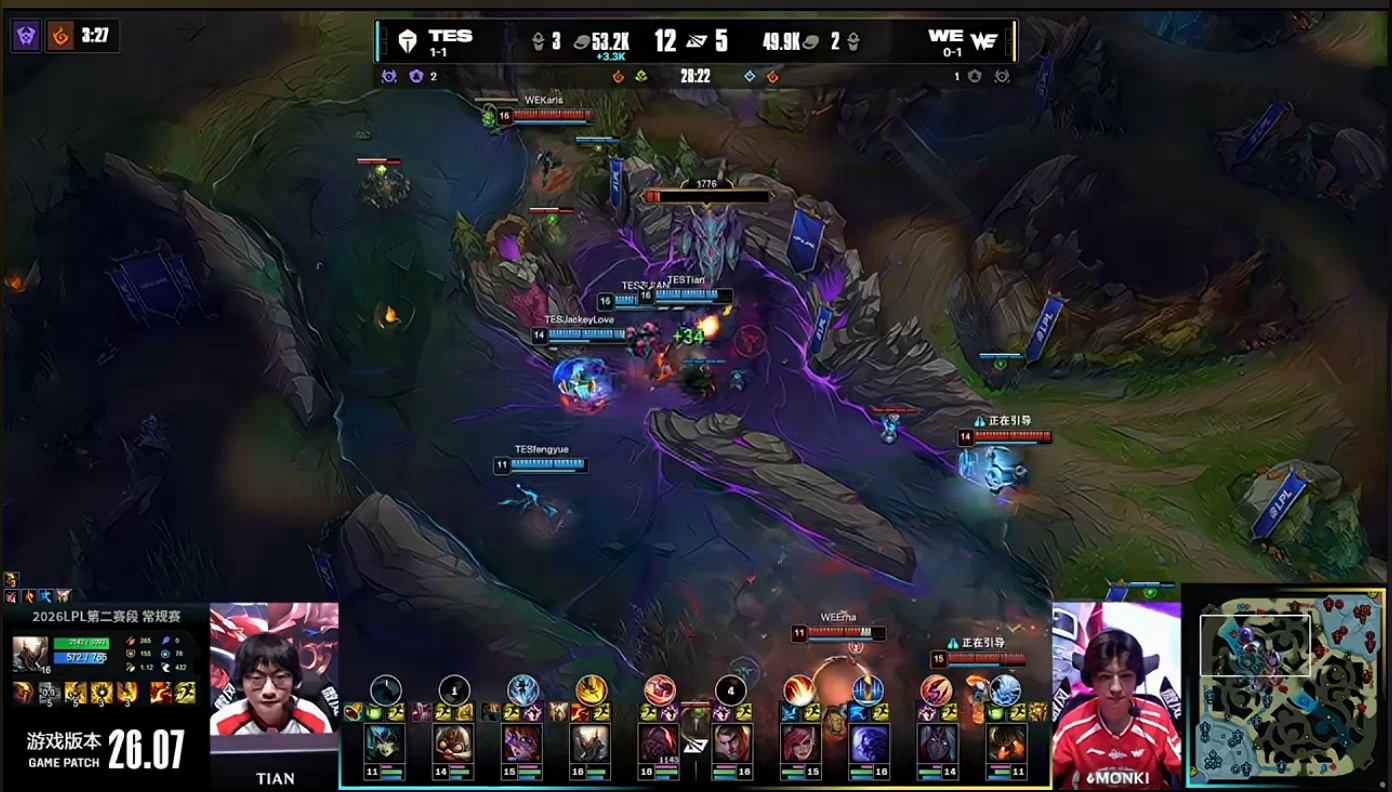The height and width of the screenshot is (792, 1392).
Task: Click the ultimate icon showing cooldown 1
Action: [x=454, y=690]
